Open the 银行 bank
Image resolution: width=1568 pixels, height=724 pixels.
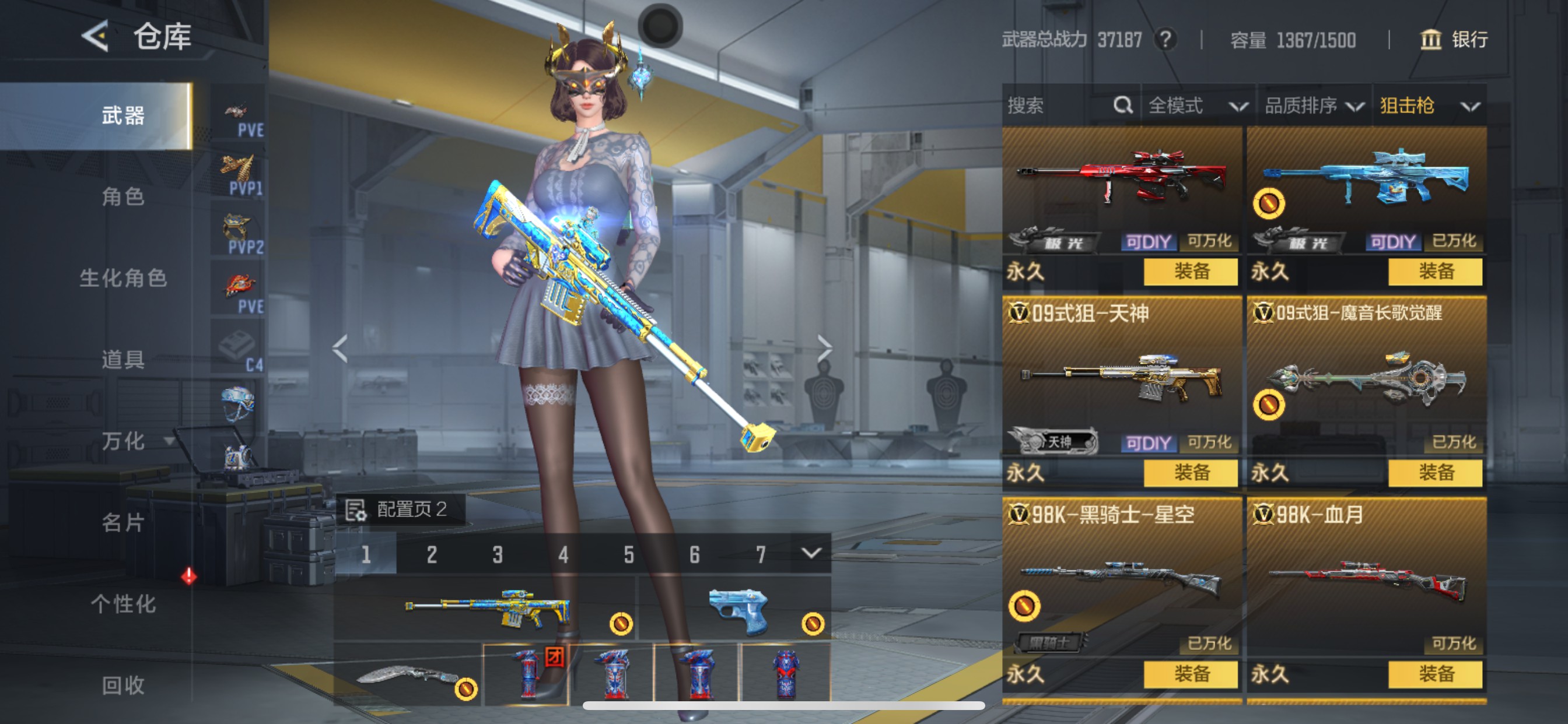[x=1454, y=40]
